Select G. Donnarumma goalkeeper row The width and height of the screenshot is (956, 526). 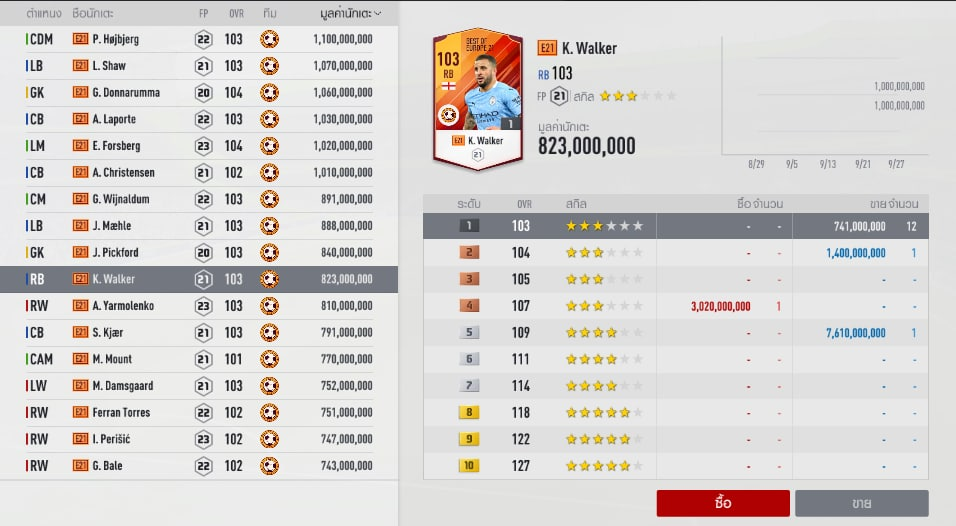click(199, 93)
